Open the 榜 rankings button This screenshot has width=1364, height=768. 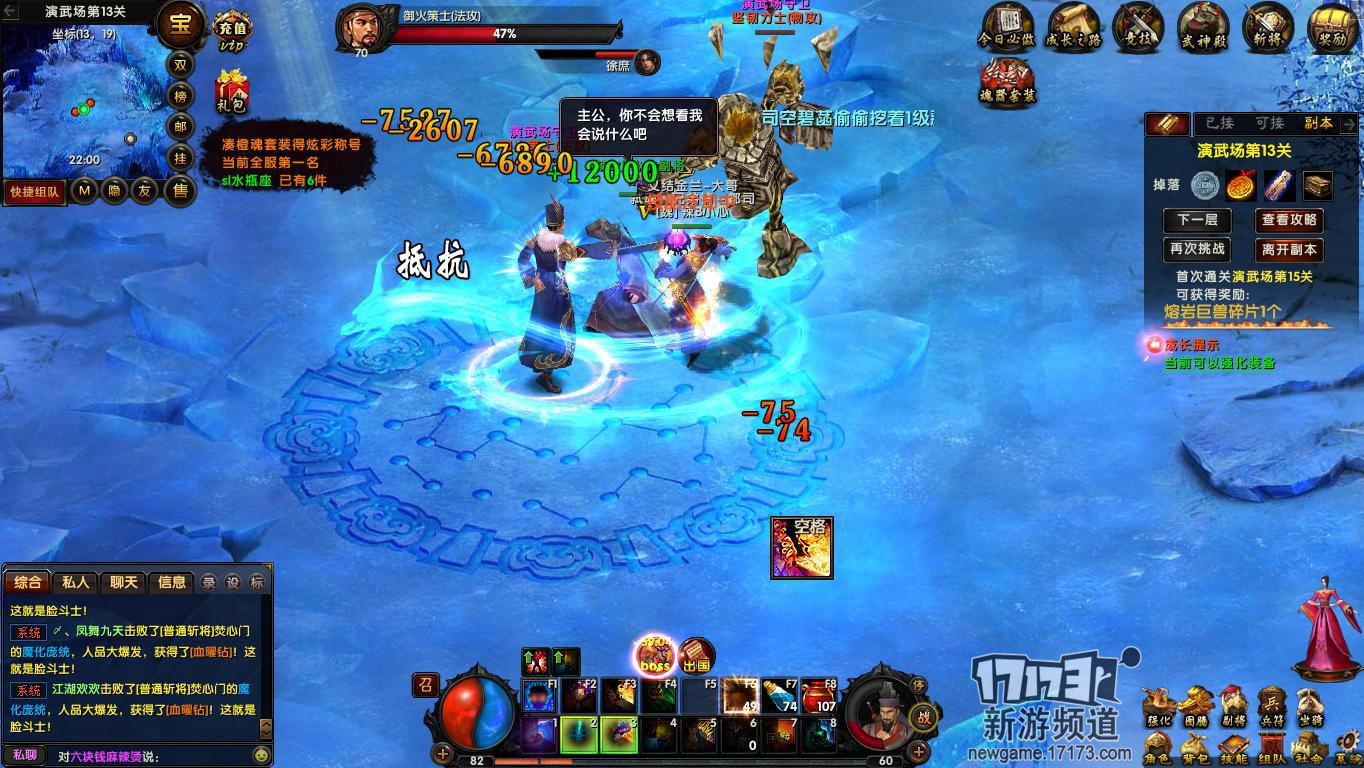(181, 96)
